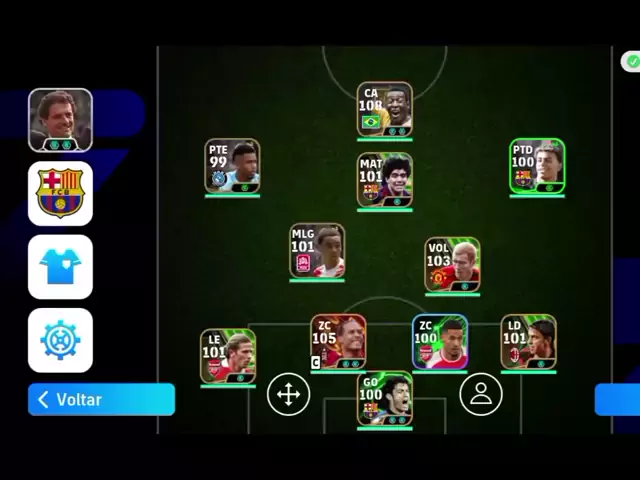The height and width of the screenshot is (480, 640).
Task: Tap the four-arrow move position button
Action: 288,395
